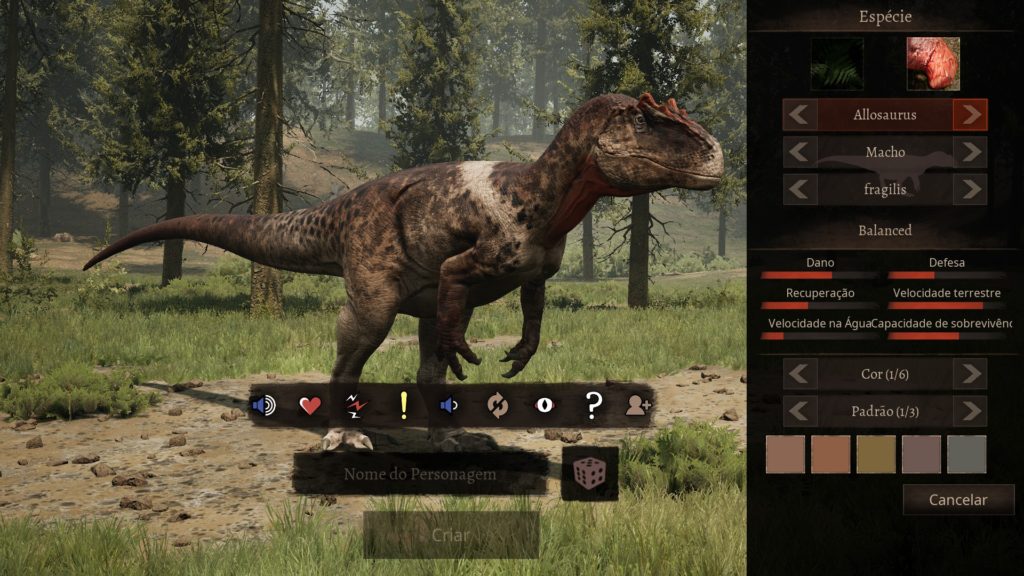Choose the next subspecies after fragilis

point(969,189)
